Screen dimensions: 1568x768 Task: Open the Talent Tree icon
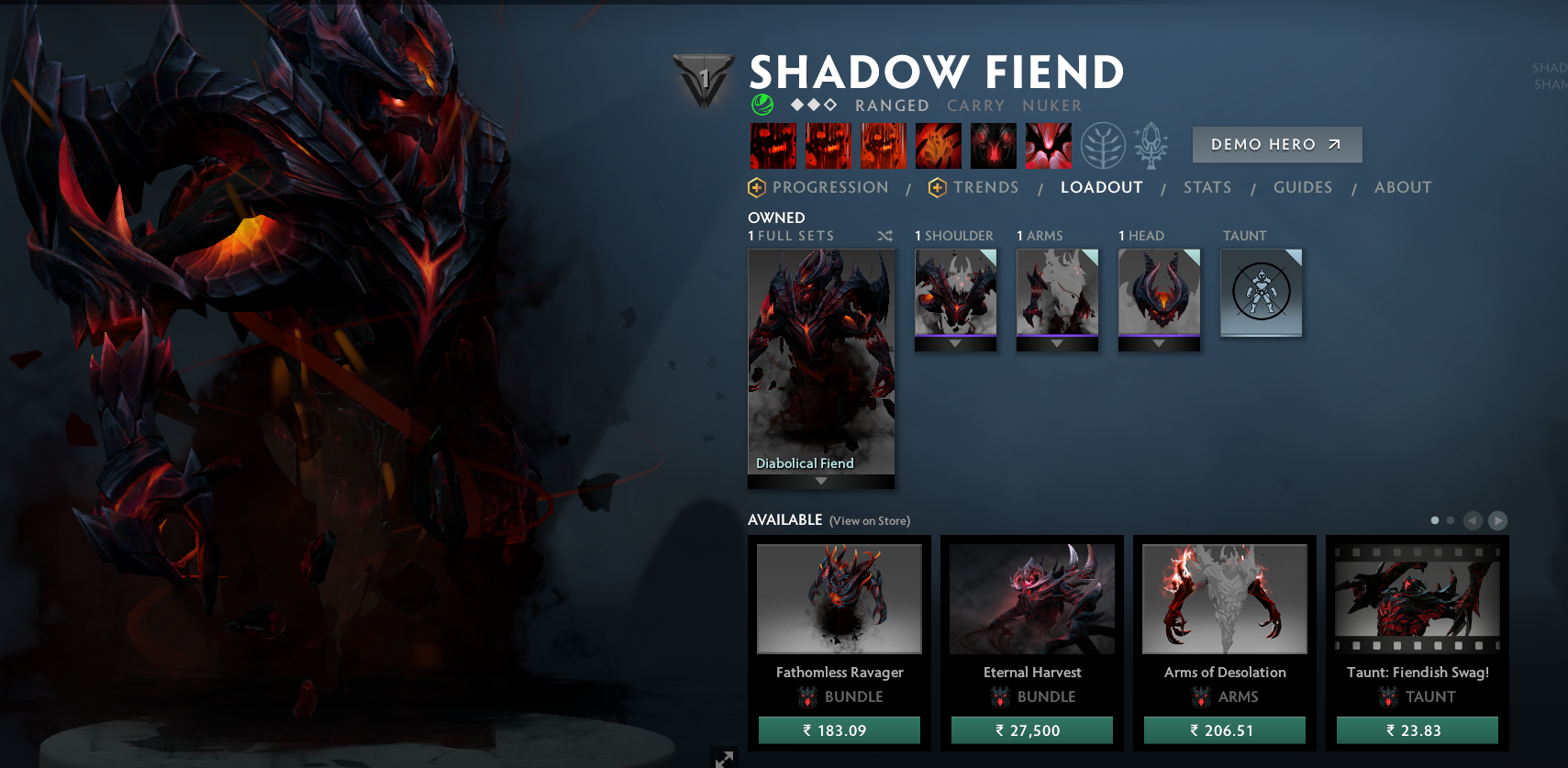click(1104, 145)
